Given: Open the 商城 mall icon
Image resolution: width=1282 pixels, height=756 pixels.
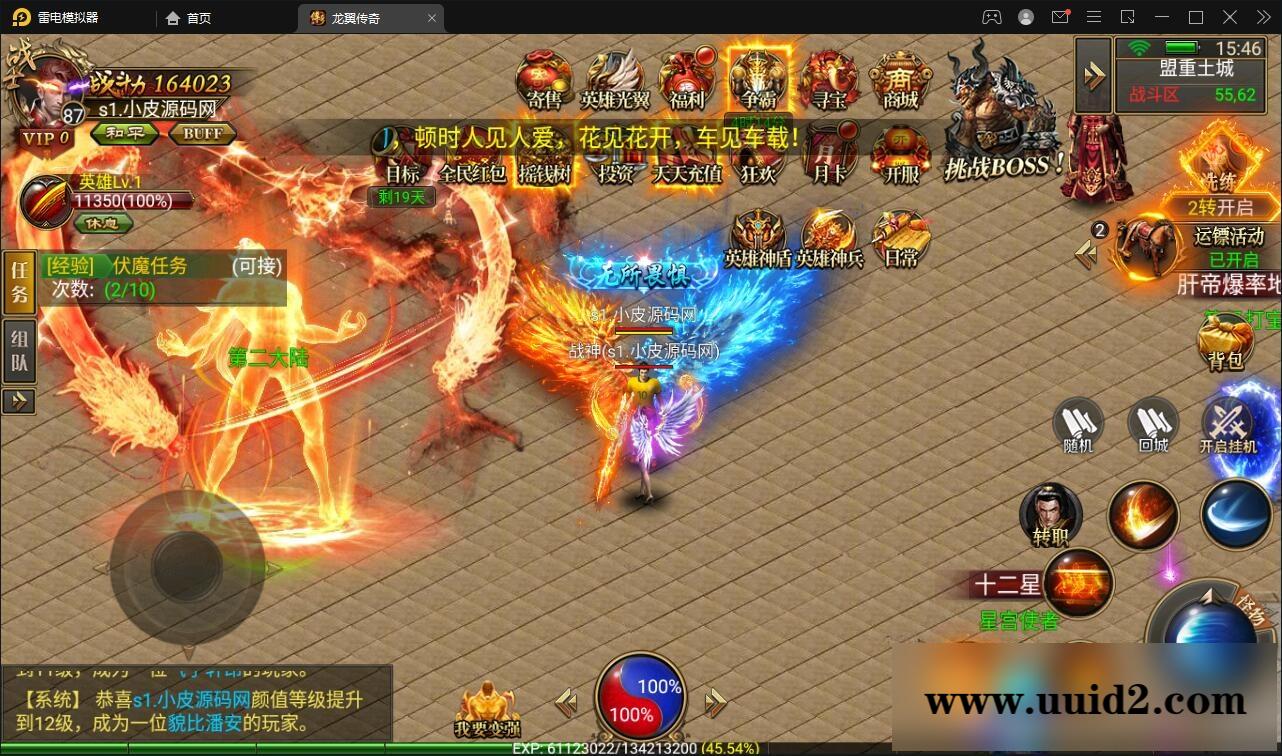Looking at the screenshot, I should 899,80.
